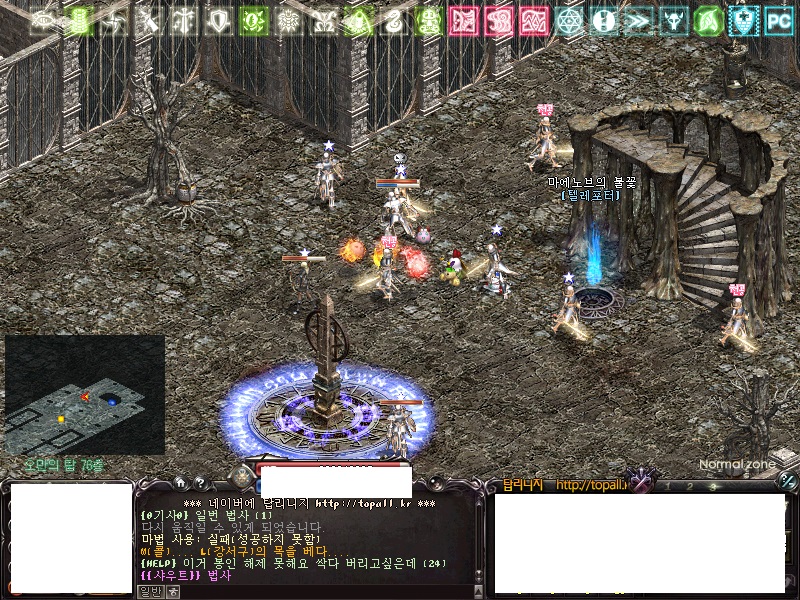Select the double-arrow haste buff icon
Viewport: 800px width, 600px height.
click(638, 19)
